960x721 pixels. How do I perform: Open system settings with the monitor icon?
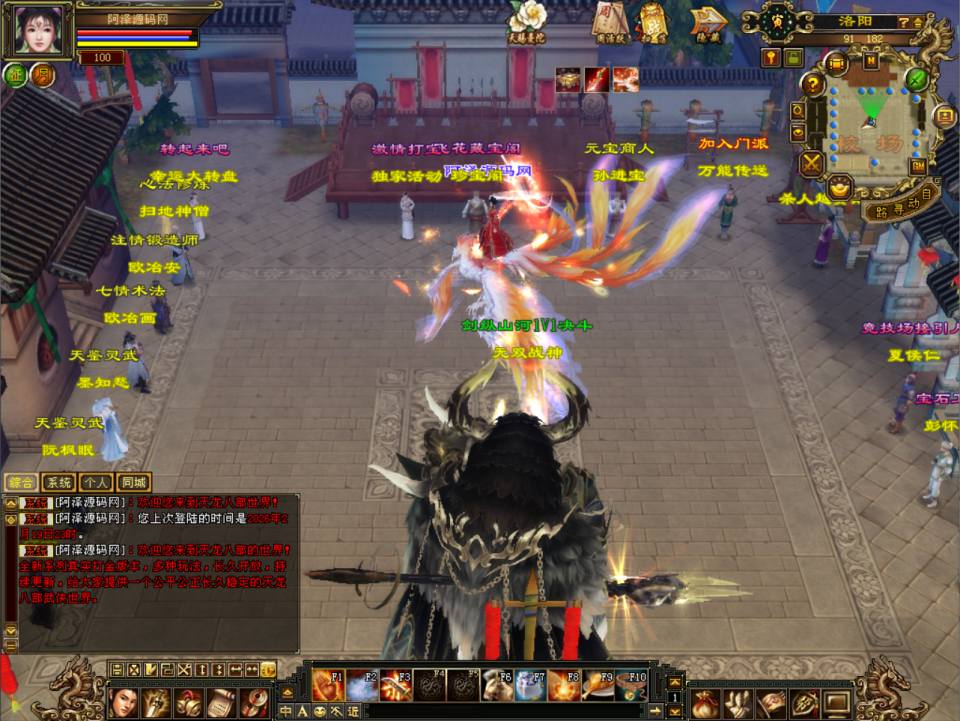tap(836, 703)
